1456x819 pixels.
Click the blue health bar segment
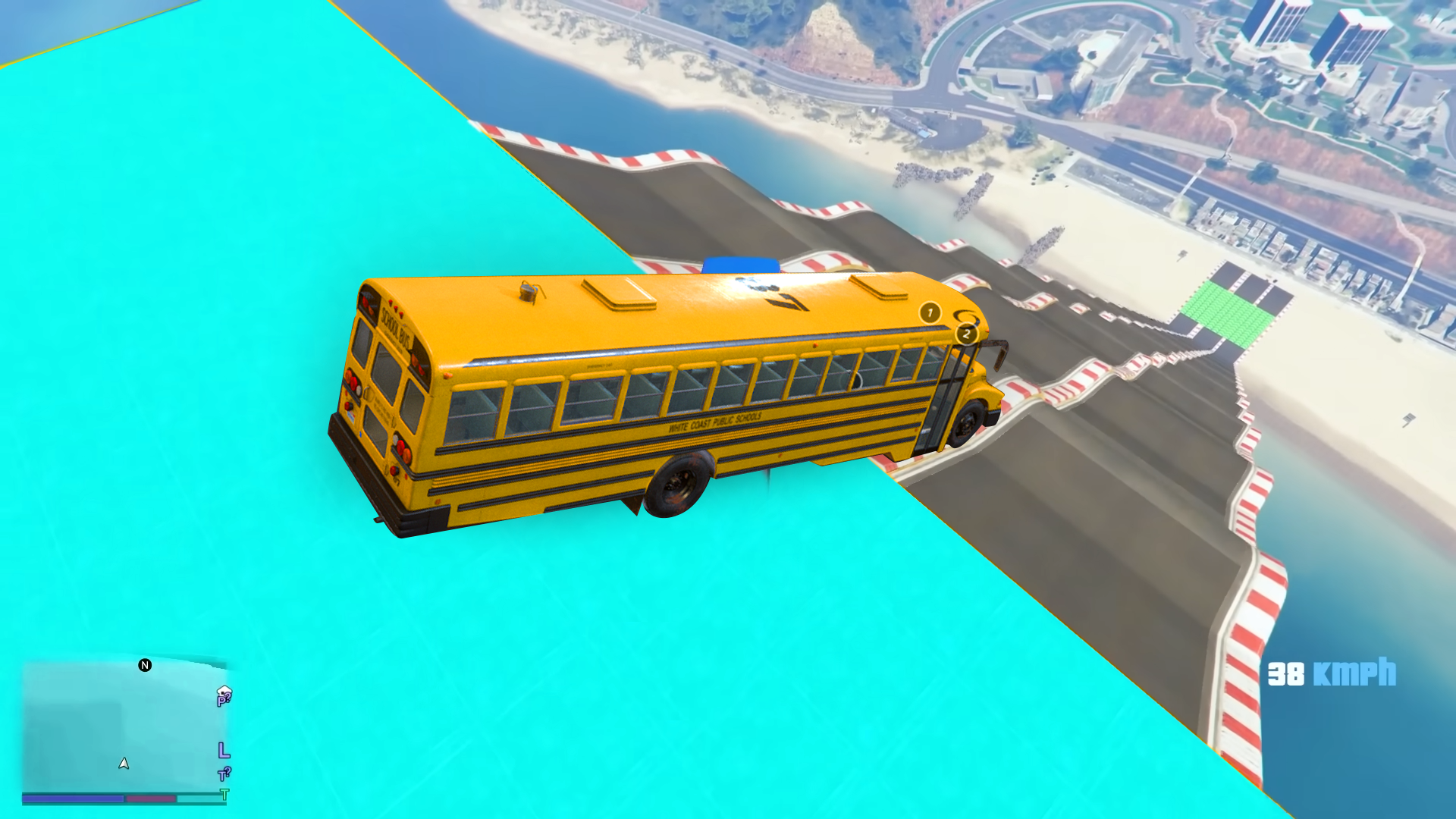(73, 799)
